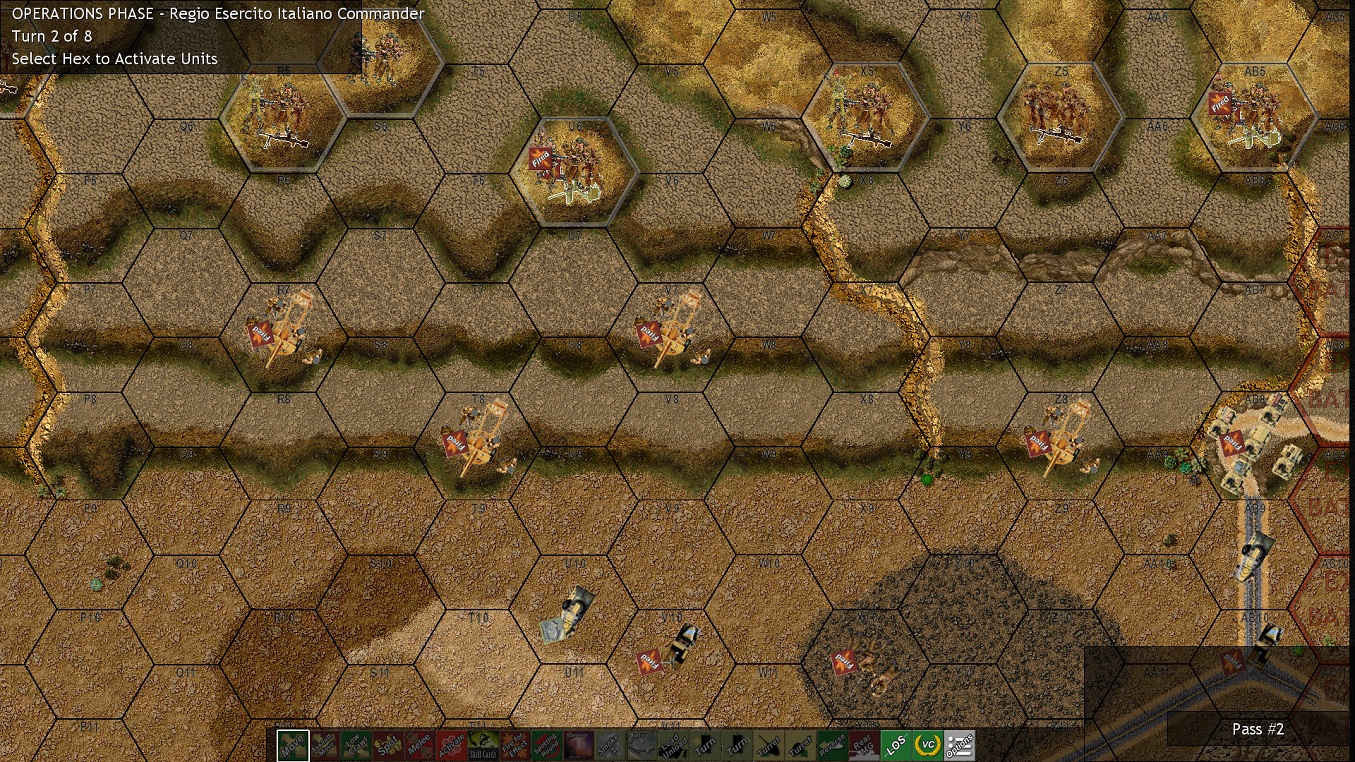This screenshot has height=762, width=1355.
Task: Select the Move order icon
Action: pyautogui.click(x=291, y=745)
